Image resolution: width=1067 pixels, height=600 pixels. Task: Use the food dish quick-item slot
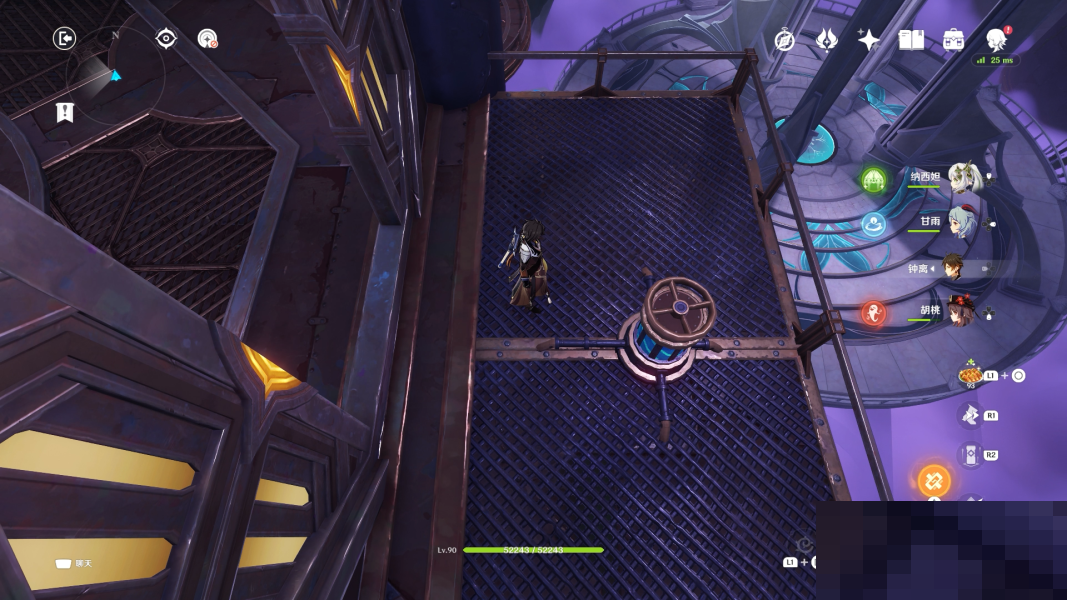coord(970,374)
